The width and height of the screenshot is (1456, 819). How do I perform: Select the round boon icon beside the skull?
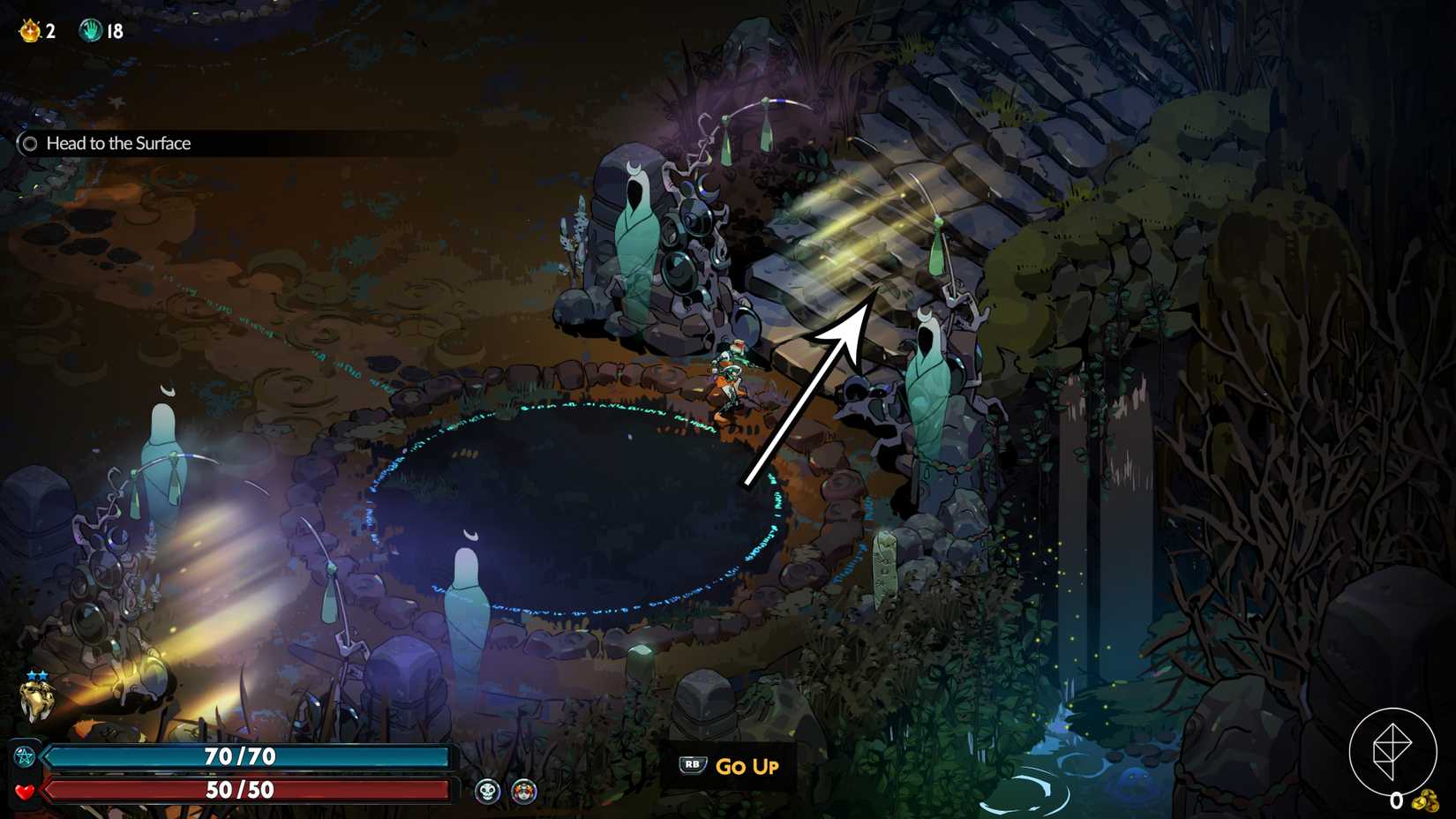pos(523,790)
